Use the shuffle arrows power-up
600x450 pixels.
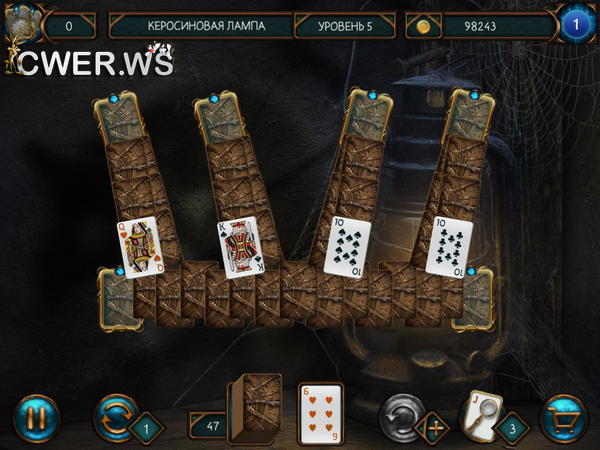115,416
